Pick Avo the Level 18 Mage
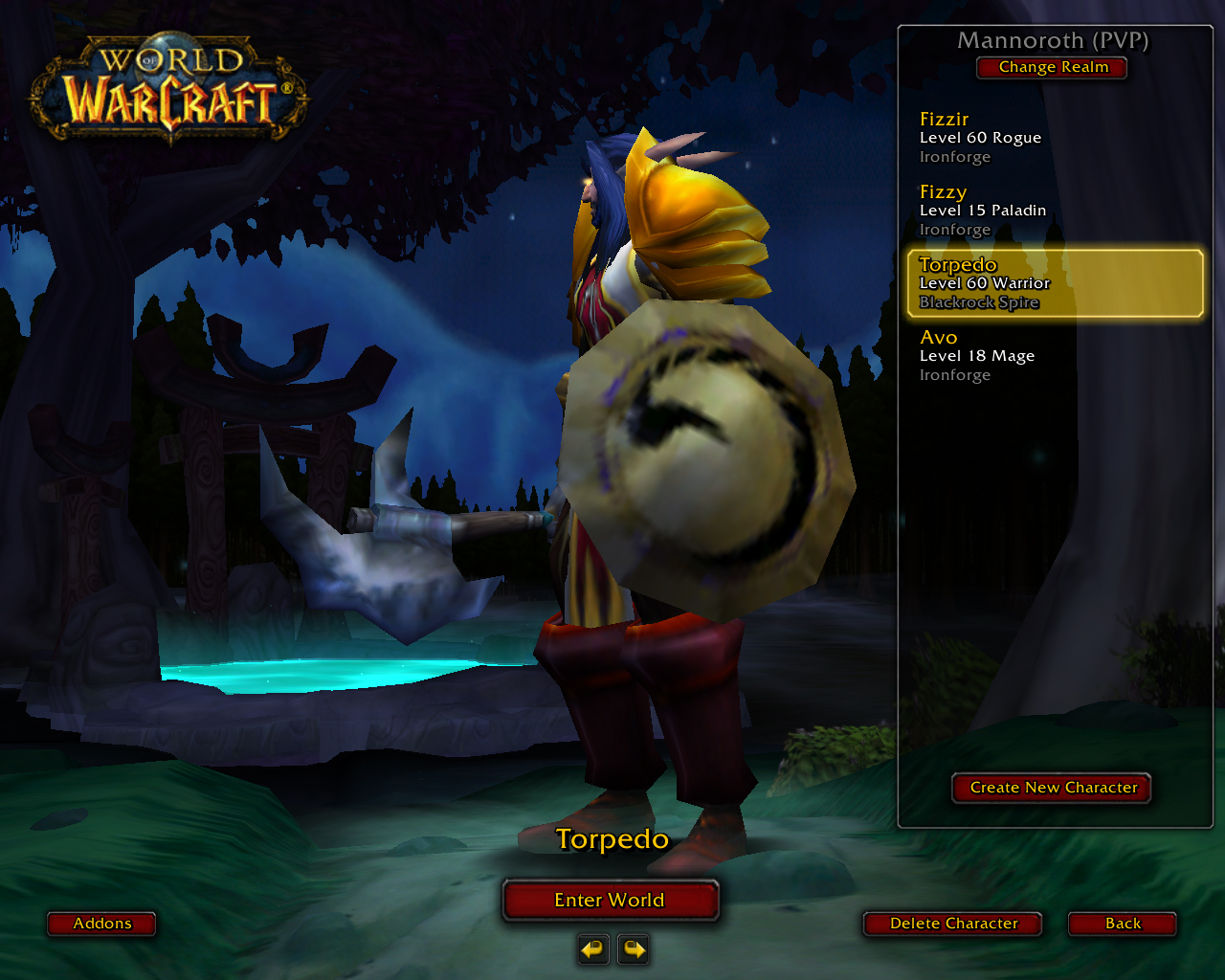 click(1053, 355)
